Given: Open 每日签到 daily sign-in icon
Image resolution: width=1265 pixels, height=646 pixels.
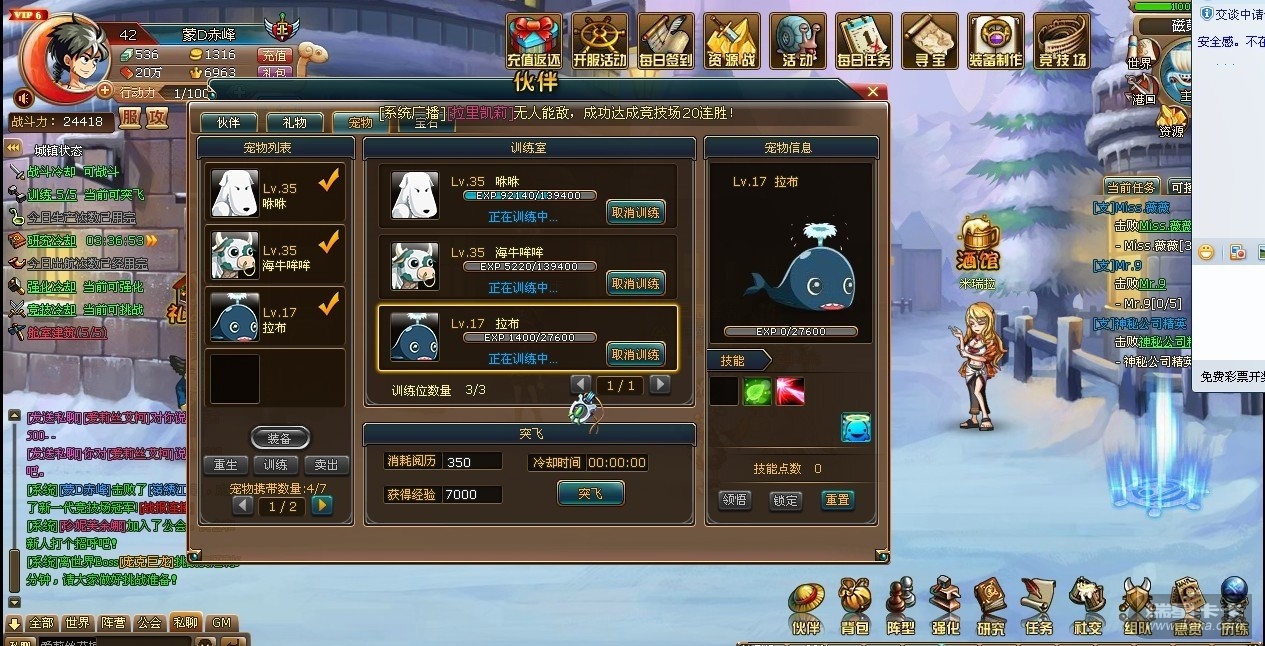Looking at the screenshot, I should click(665, 43).
